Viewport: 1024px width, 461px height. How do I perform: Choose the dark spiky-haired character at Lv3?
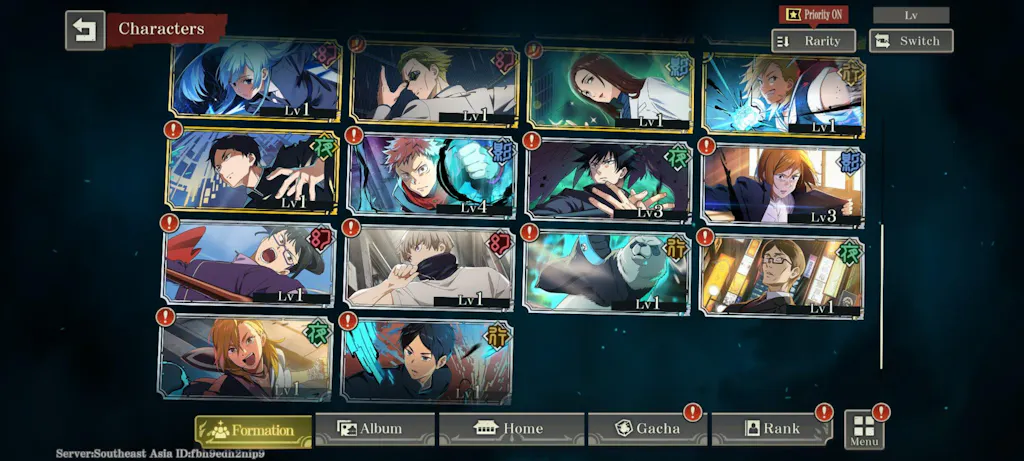pos(607,179)
